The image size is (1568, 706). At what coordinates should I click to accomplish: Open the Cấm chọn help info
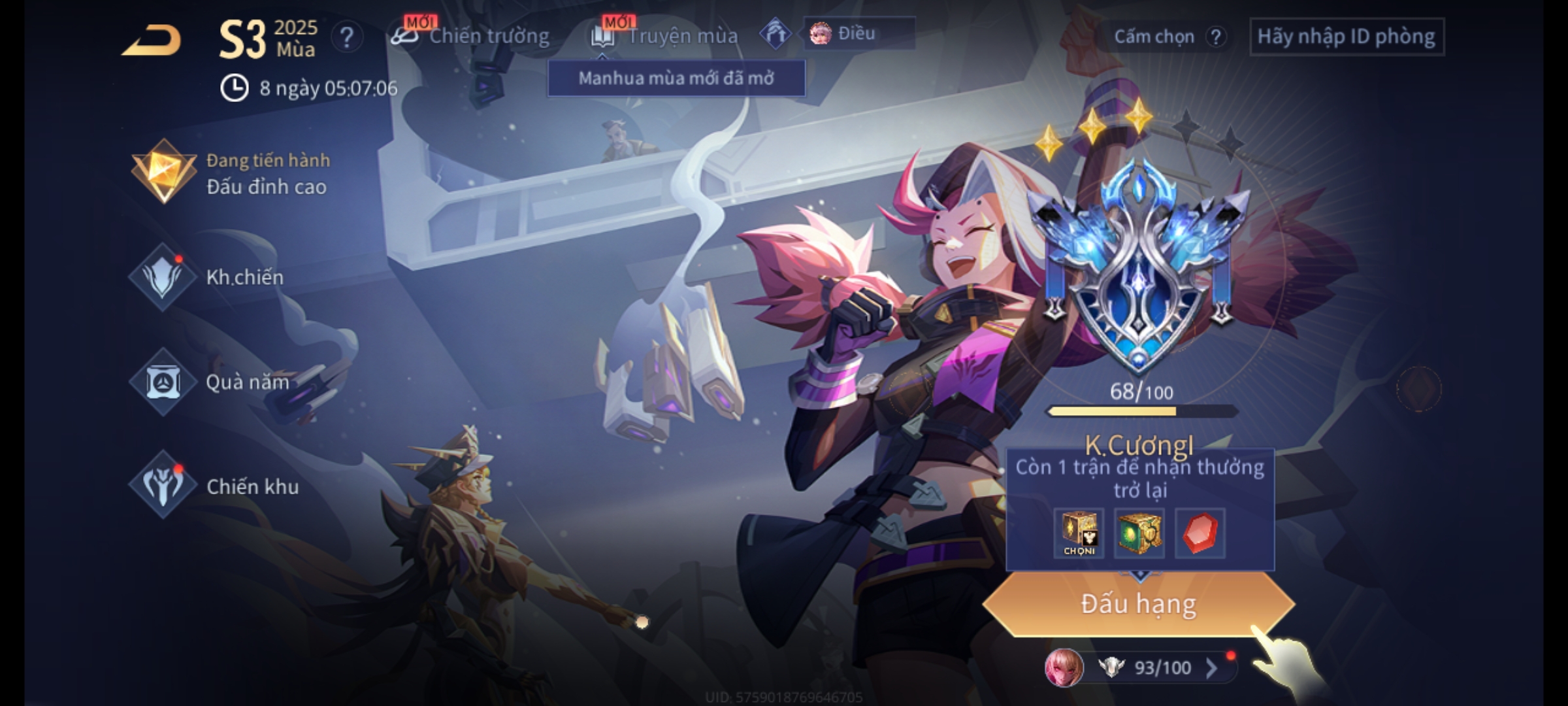(x=1215, y=37)
